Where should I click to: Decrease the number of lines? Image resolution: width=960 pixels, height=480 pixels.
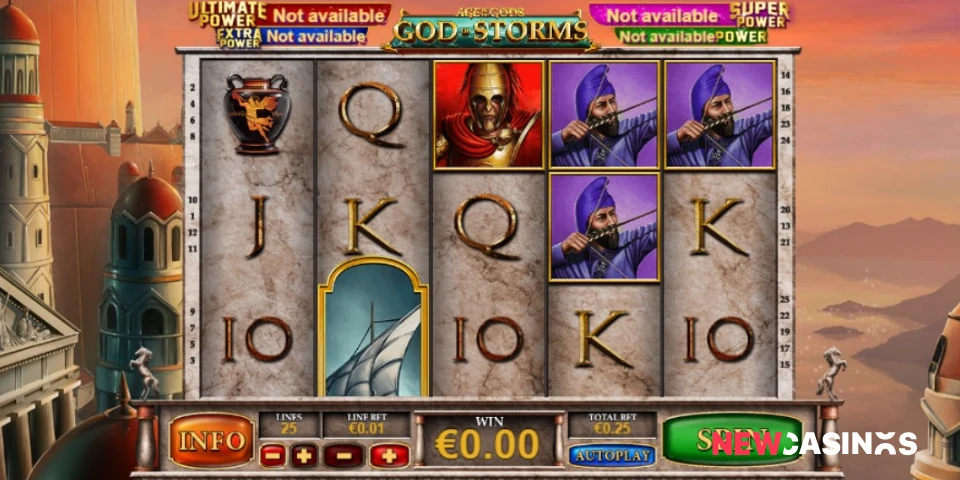[x=272, y=456]
